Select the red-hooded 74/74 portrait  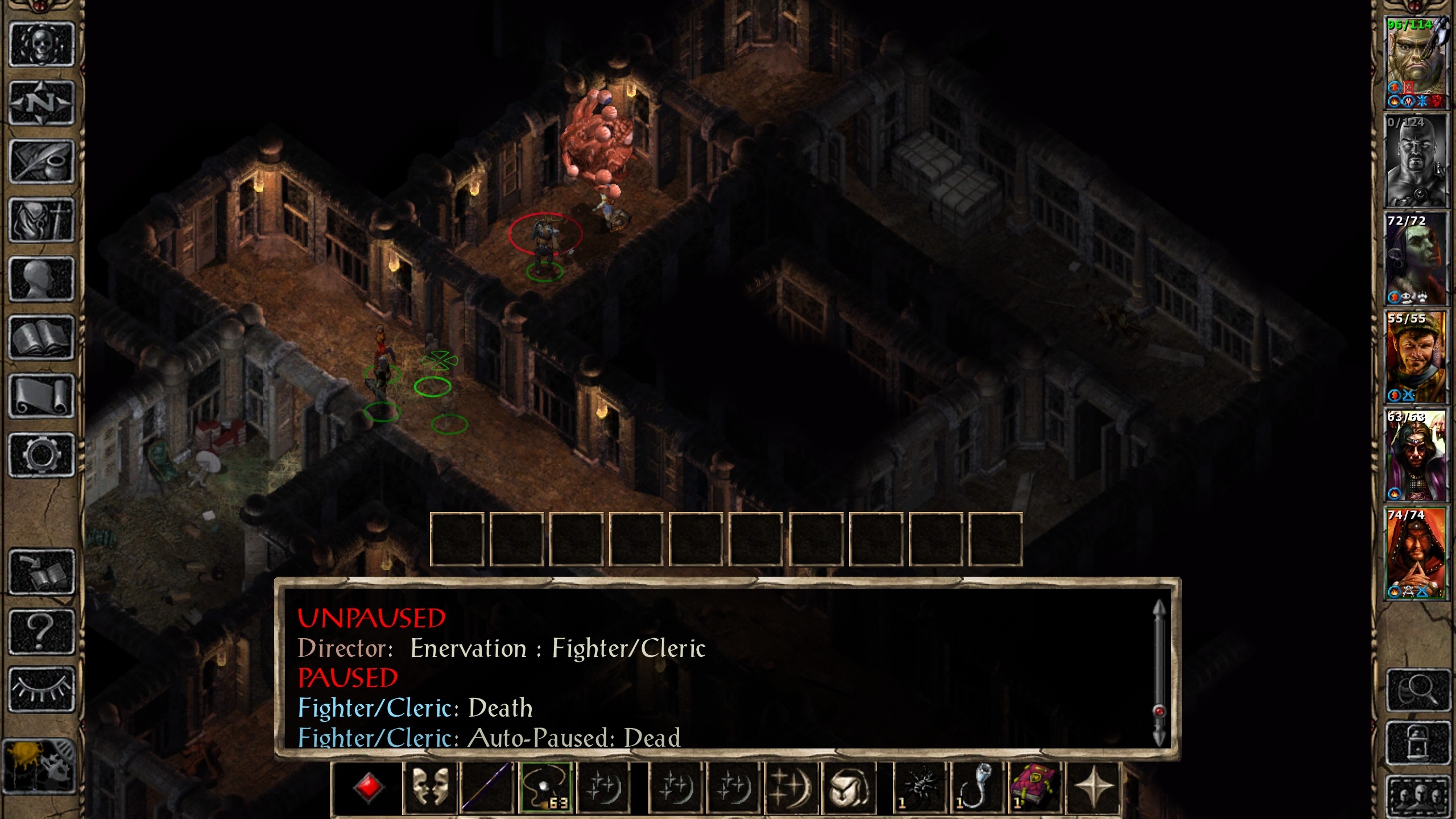tap(1415, 553)
